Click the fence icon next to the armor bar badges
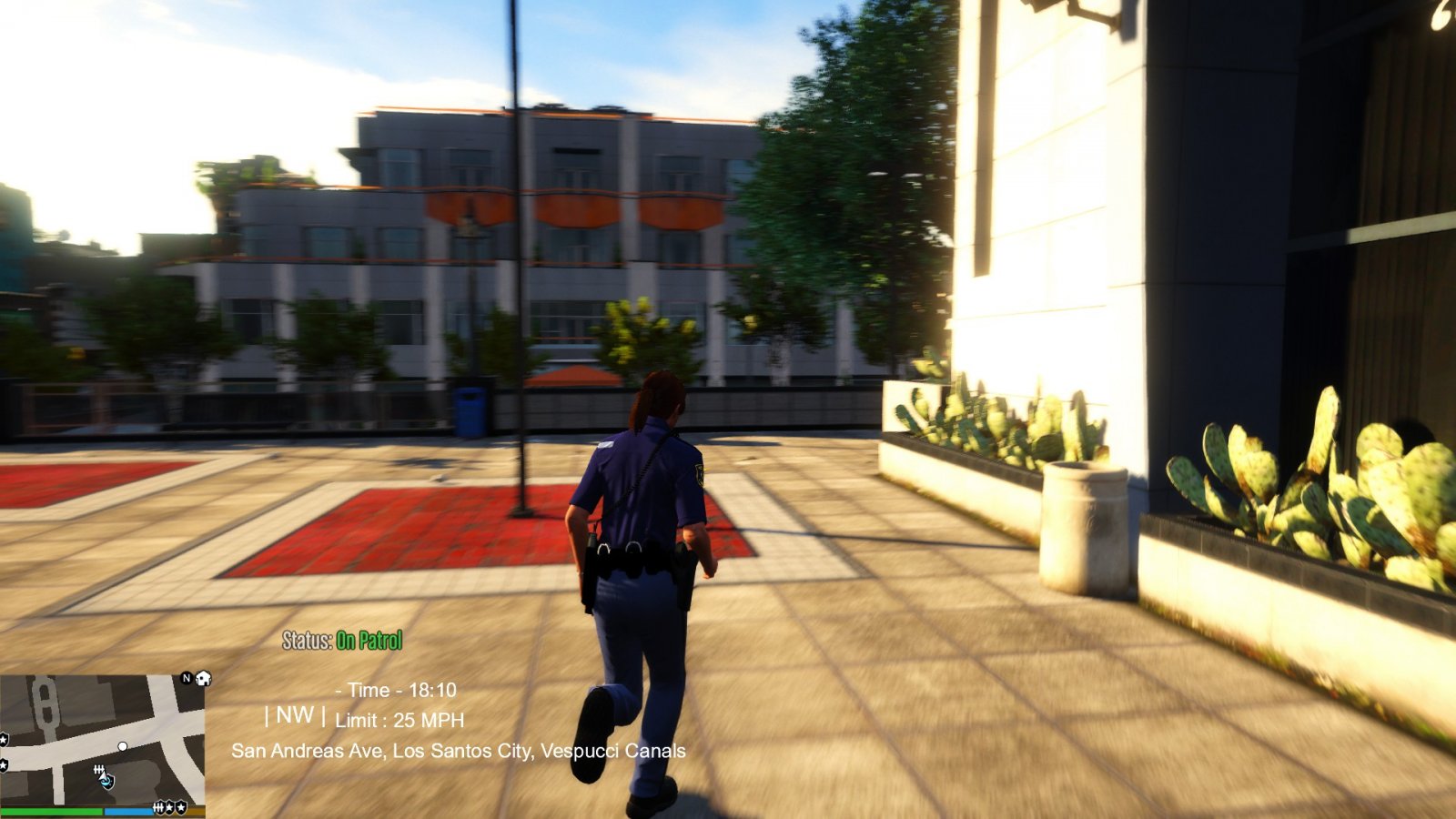The height and width of the screenshot is (819, 1456). point(159,808)
